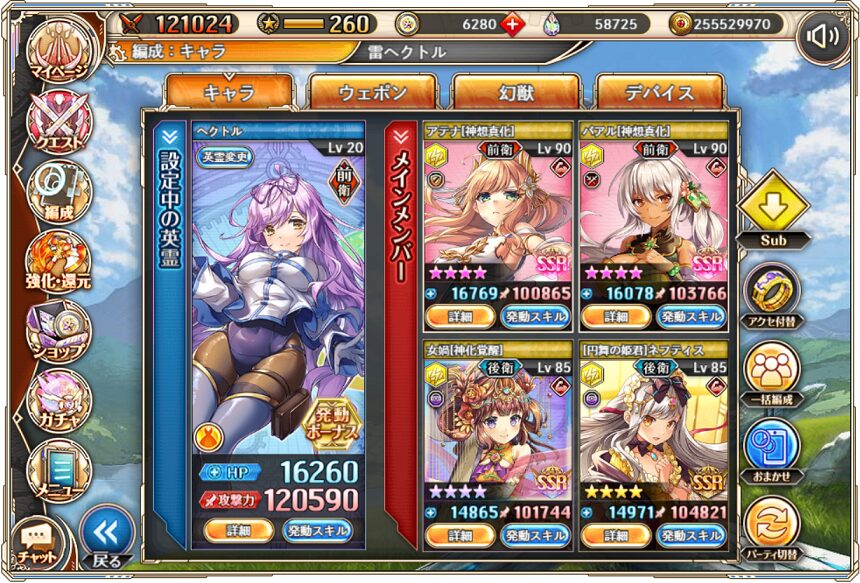Open アクセ付替 accessory swap

pos(772,292)
